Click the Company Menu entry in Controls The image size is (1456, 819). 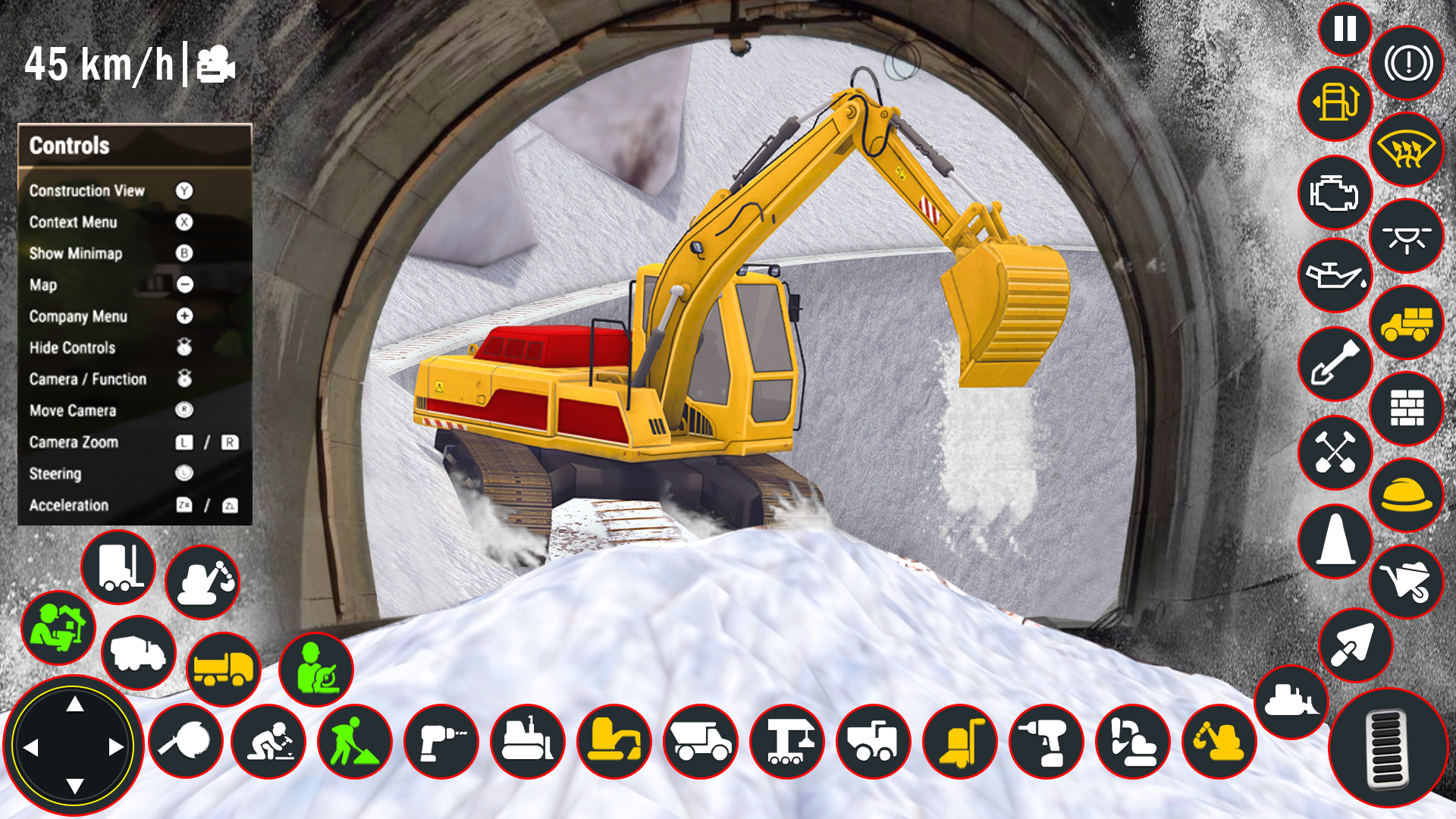(x=79, y=316)
